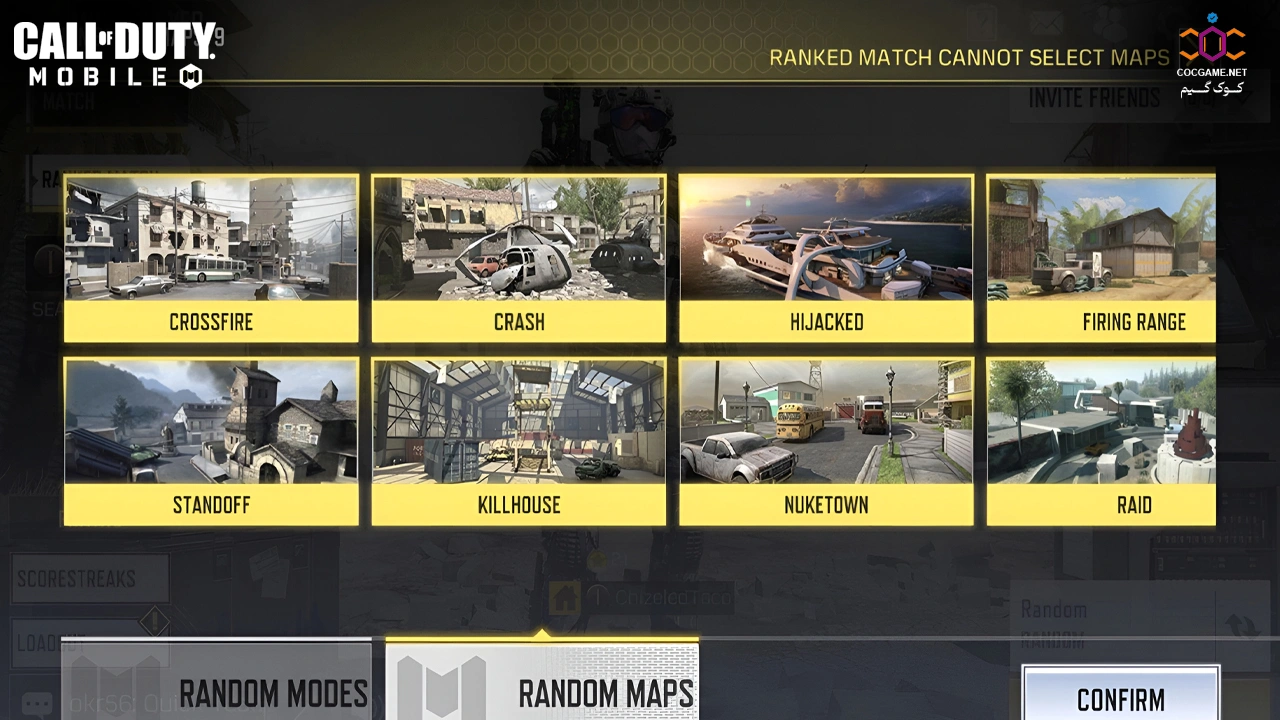Confirm the map selection
Image resolution: width=1280 pixels, height=720 pixels.
pyautogui.click(x=1120, y=695)
